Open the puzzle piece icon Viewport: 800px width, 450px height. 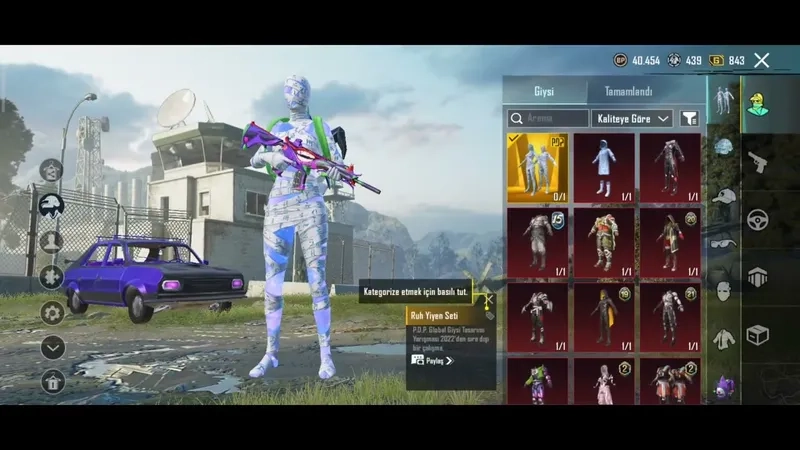pyautogui.click(x=52, y=277)
